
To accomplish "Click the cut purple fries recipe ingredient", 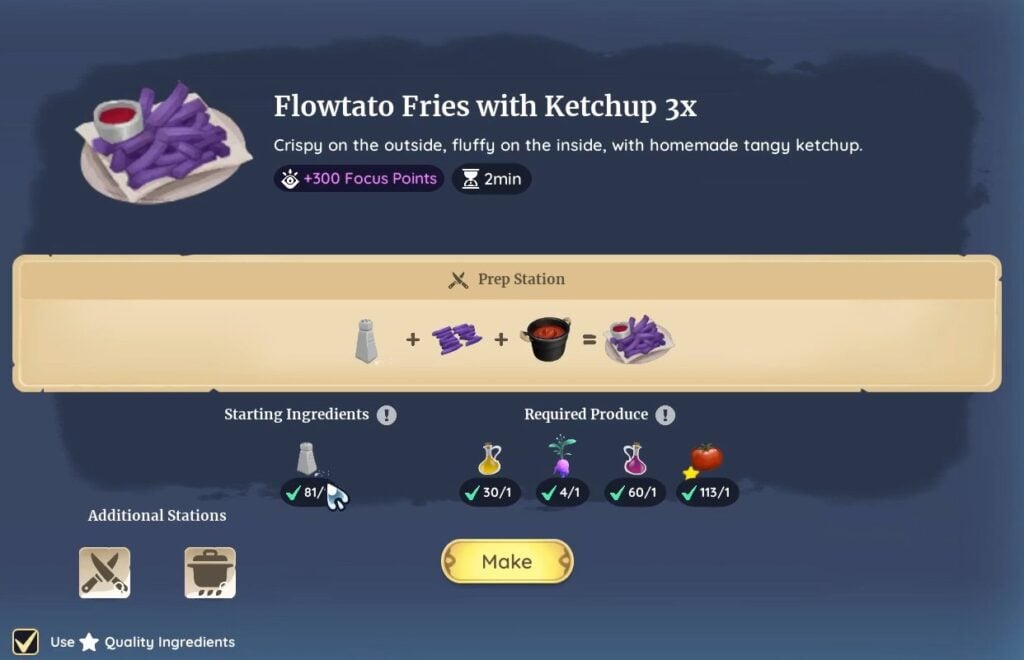I will (456, 340).
